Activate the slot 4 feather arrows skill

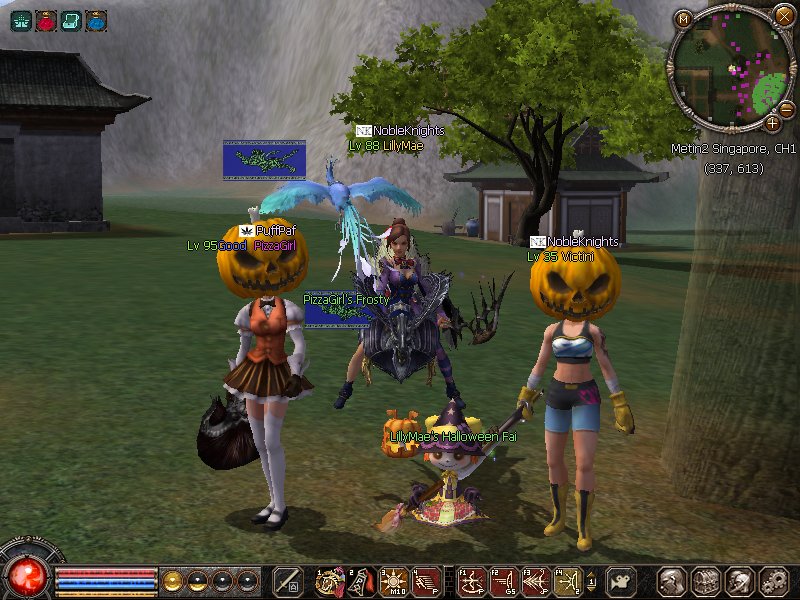click(424, 581)
